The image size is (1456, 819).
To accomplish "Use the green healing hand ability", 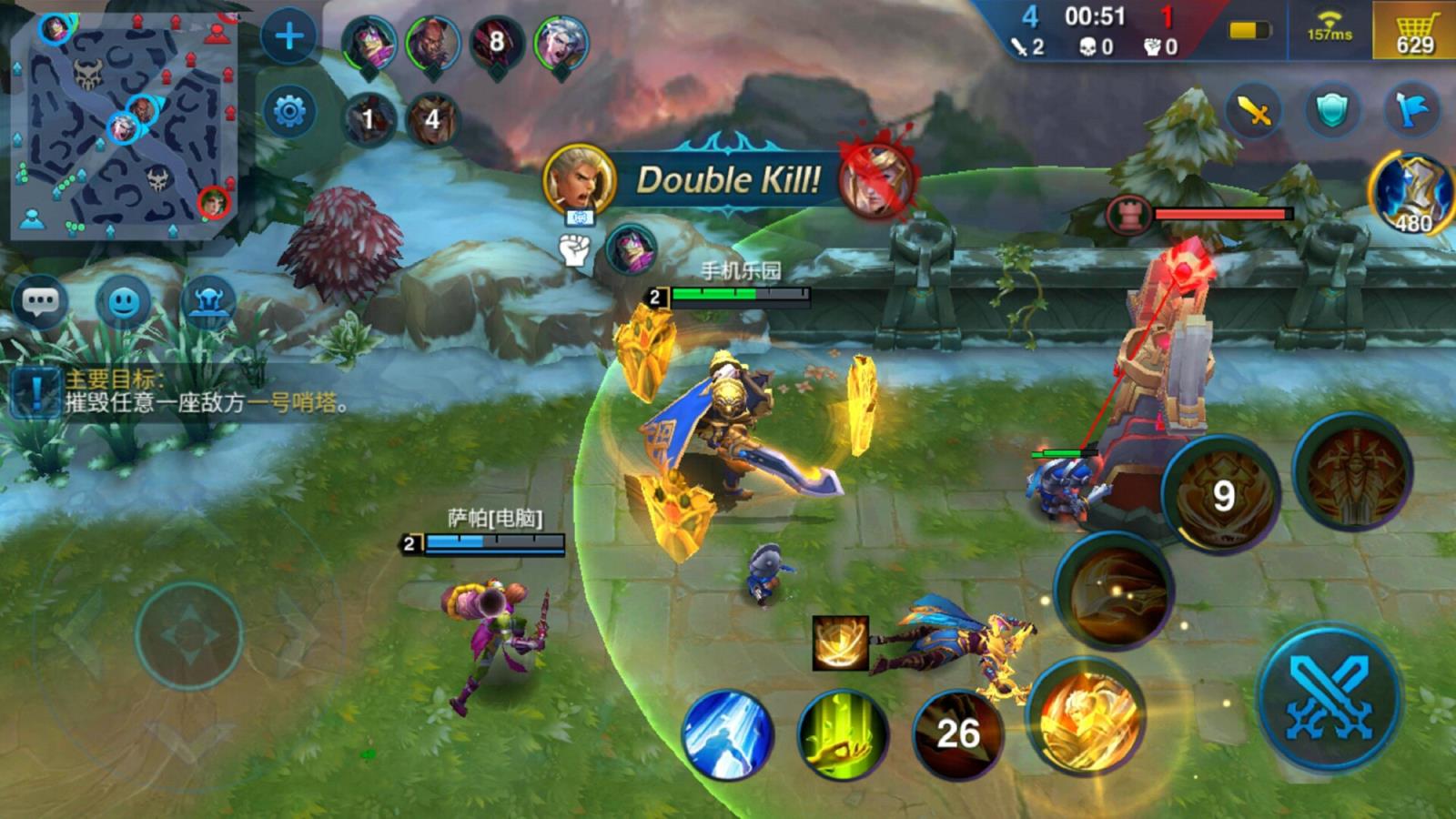I will [x=842, y=733].
